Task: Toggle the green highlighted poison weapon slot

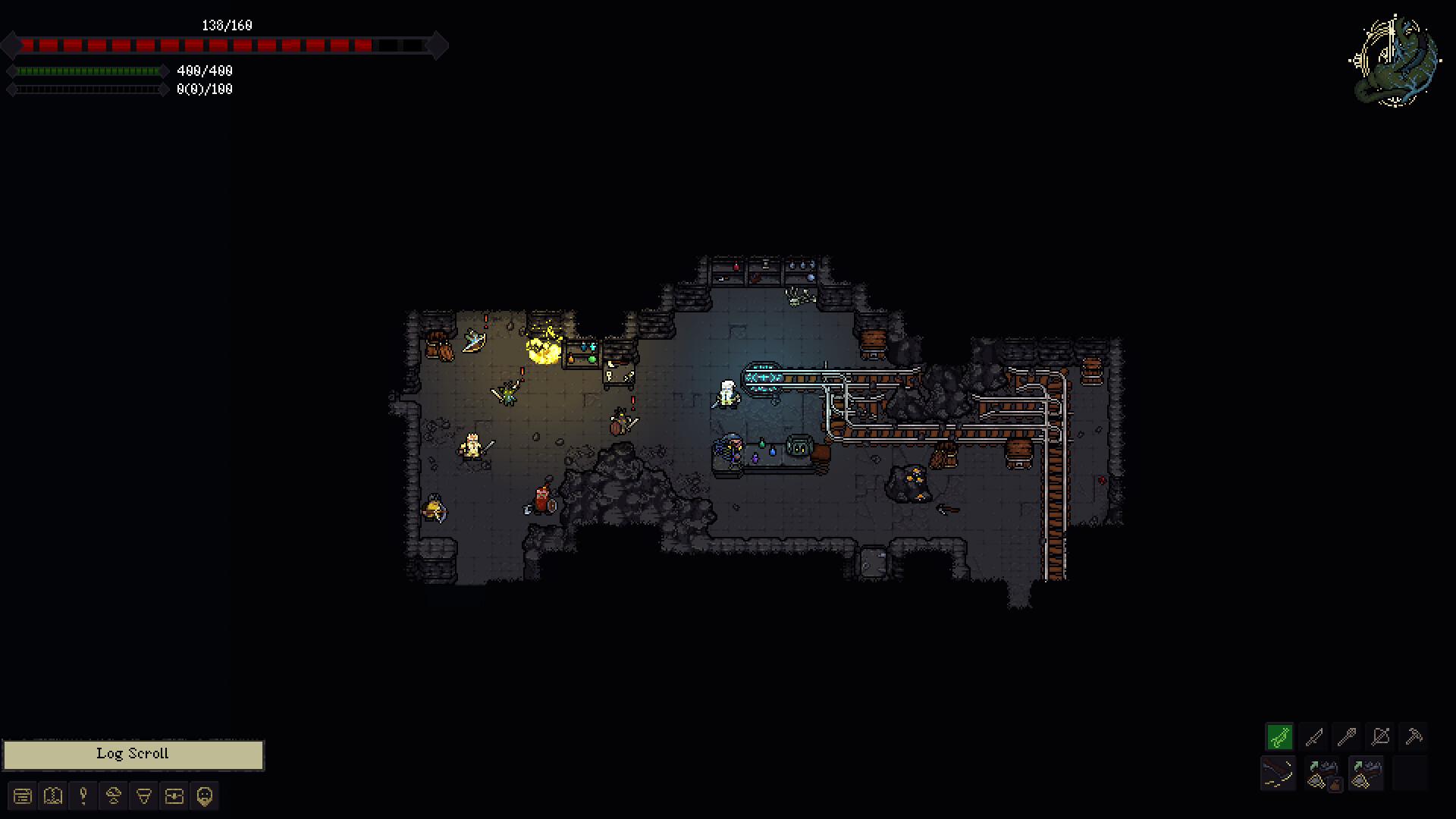Action: tap(1279, 736)
